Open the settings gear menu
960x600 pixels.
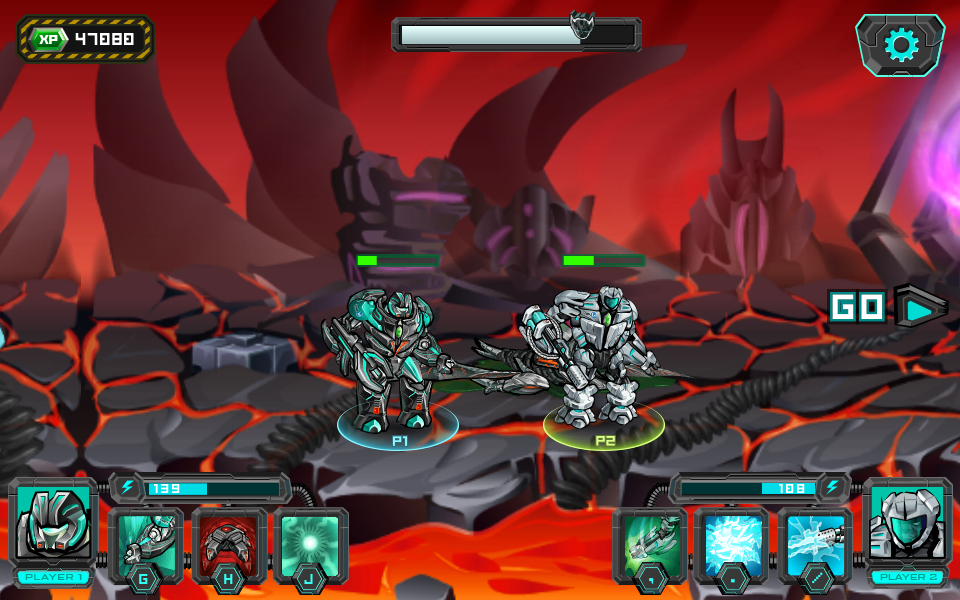[x=900, y=45]
